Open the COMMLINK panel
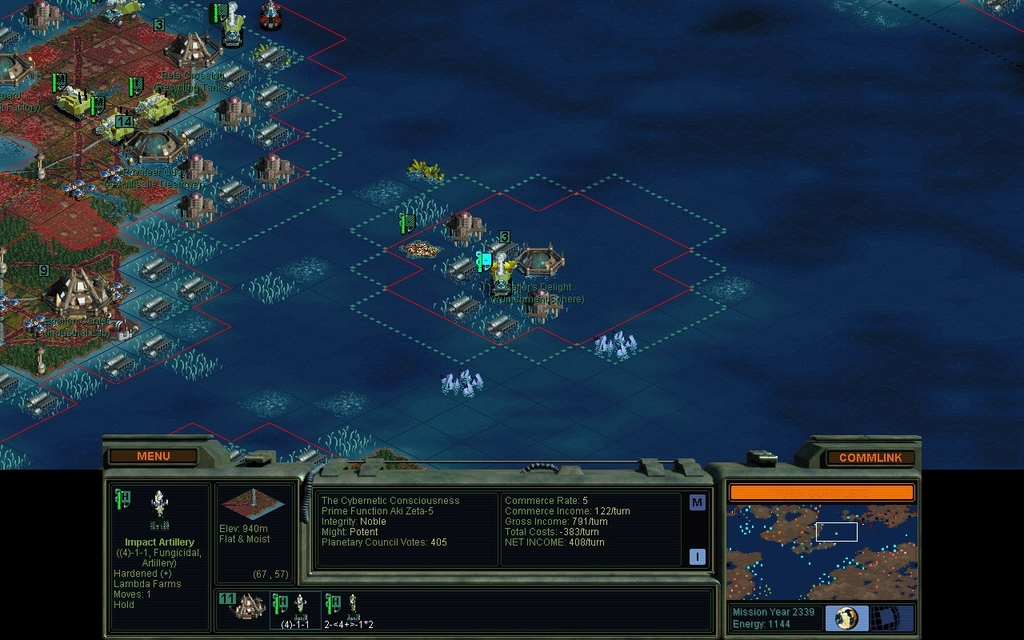The width and height of the screenshot is (1024, 640). [x=870, y=457]
